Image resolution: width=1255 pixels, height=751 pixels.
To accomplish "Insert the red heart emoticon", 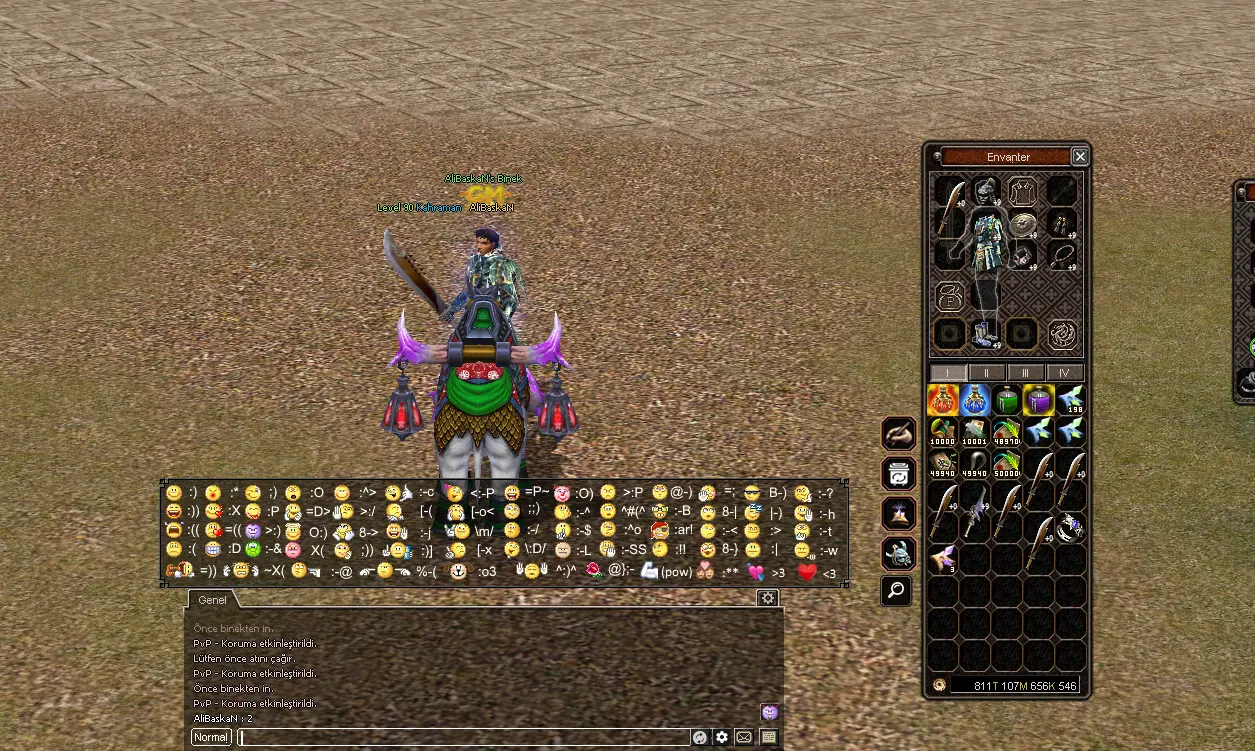I will pos(807,572).
